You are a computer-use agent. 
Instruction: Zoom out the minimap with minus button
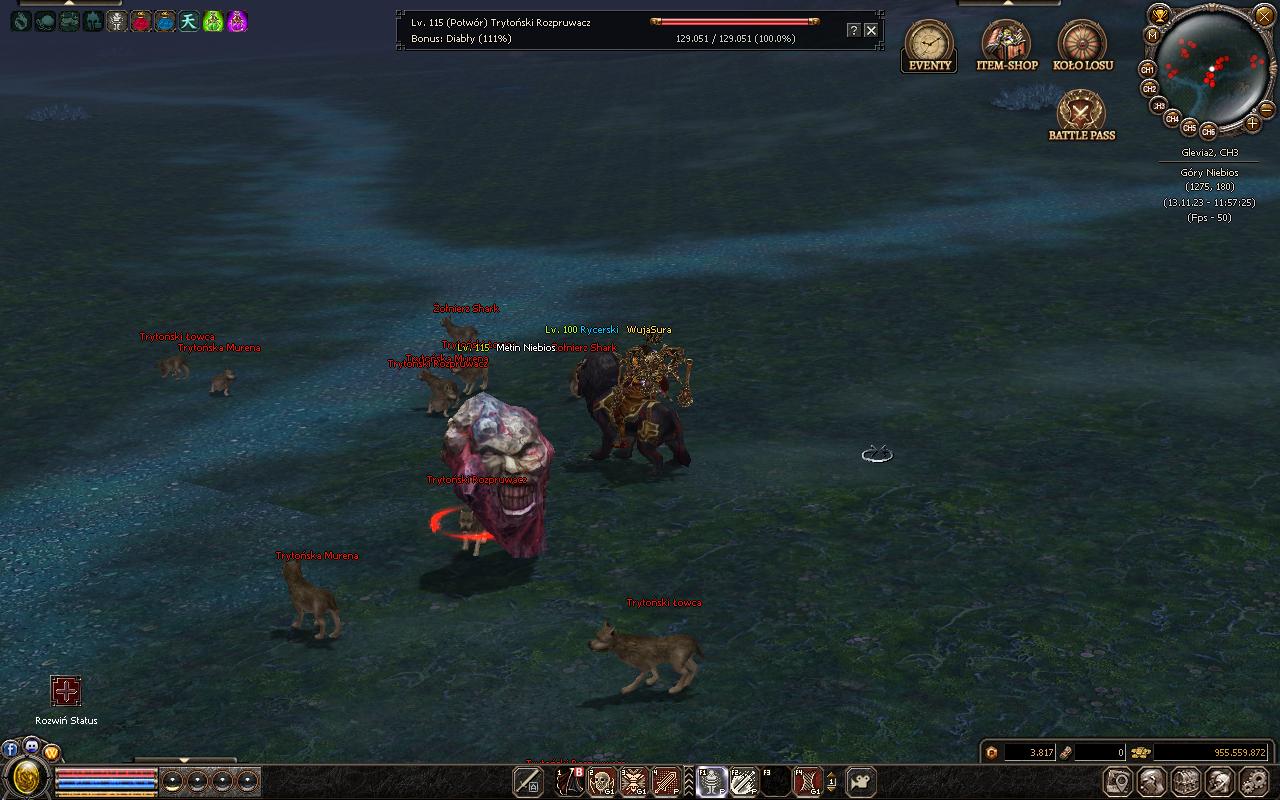[x=1266, y=108]
